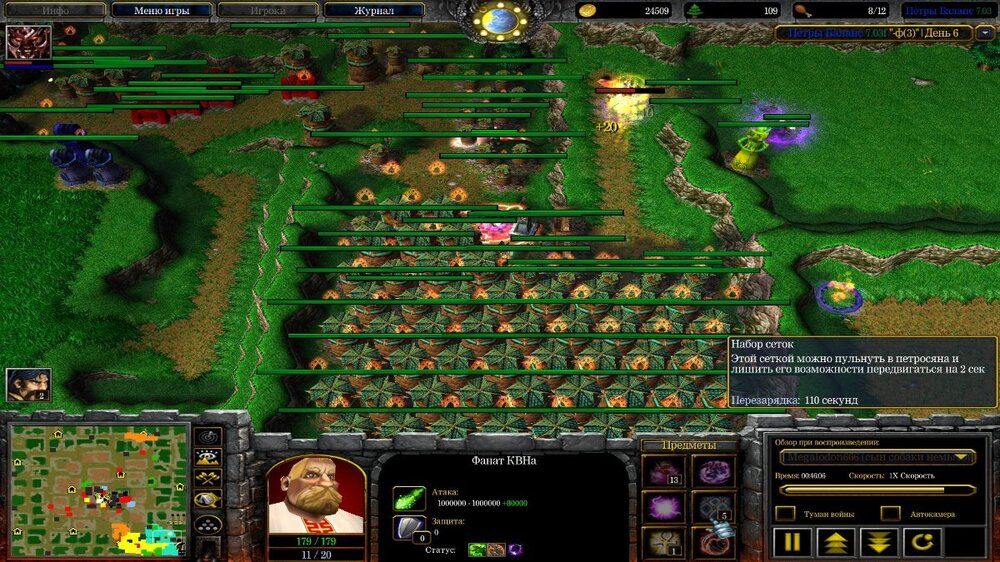This screenshot has width=1000, height=562.
Task: Pause the replay playback
Action: click(791, 543)
